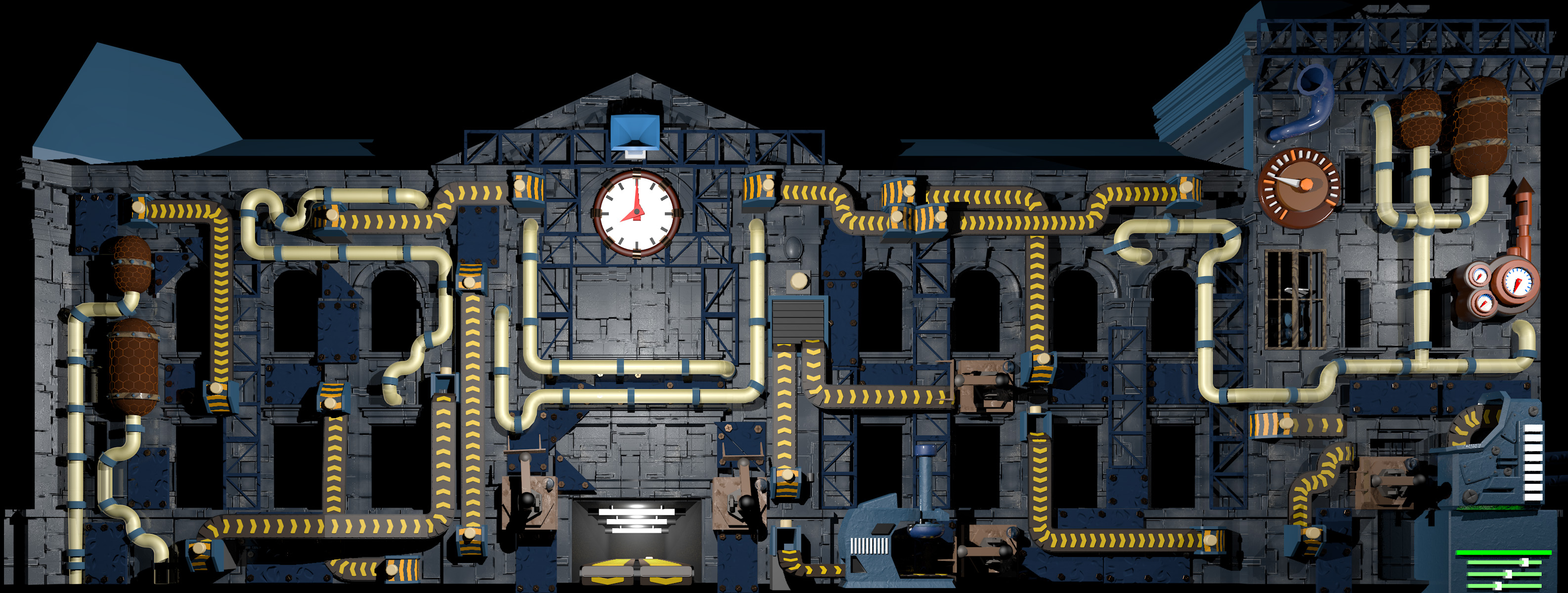Click the lowest green slider's white handle
Image resolution: width=1568 pixels, height=593 pixels.
coord(1499,586)
